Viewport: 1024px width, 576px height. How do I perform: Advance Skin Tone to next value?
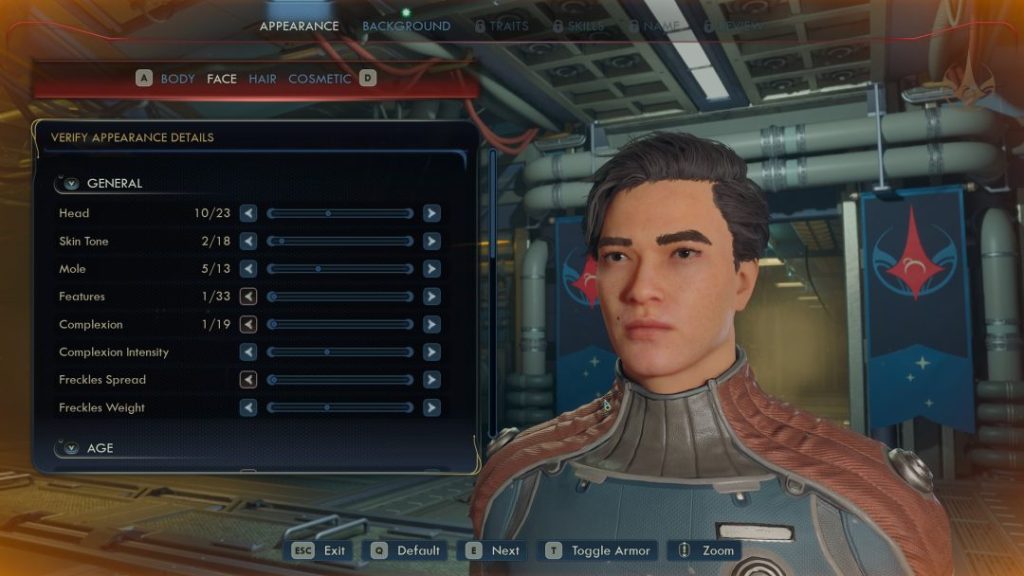(431, 241)
